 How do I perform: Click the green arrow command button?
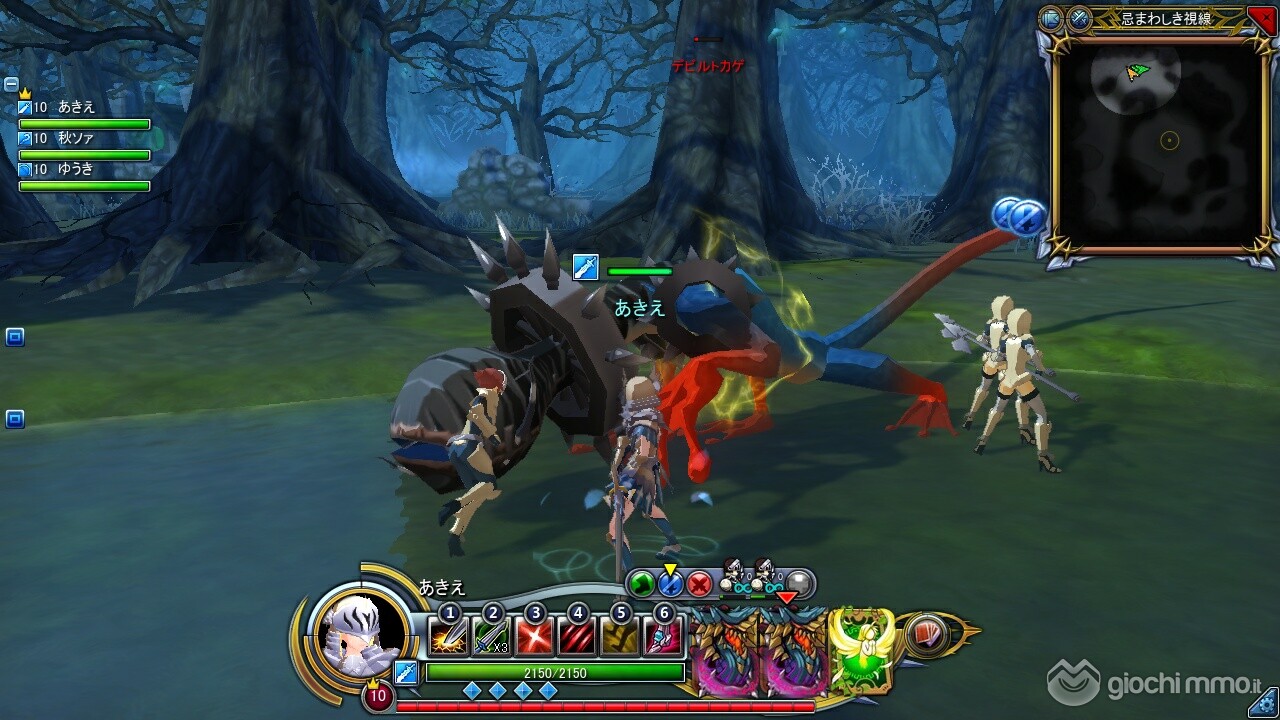641,584
